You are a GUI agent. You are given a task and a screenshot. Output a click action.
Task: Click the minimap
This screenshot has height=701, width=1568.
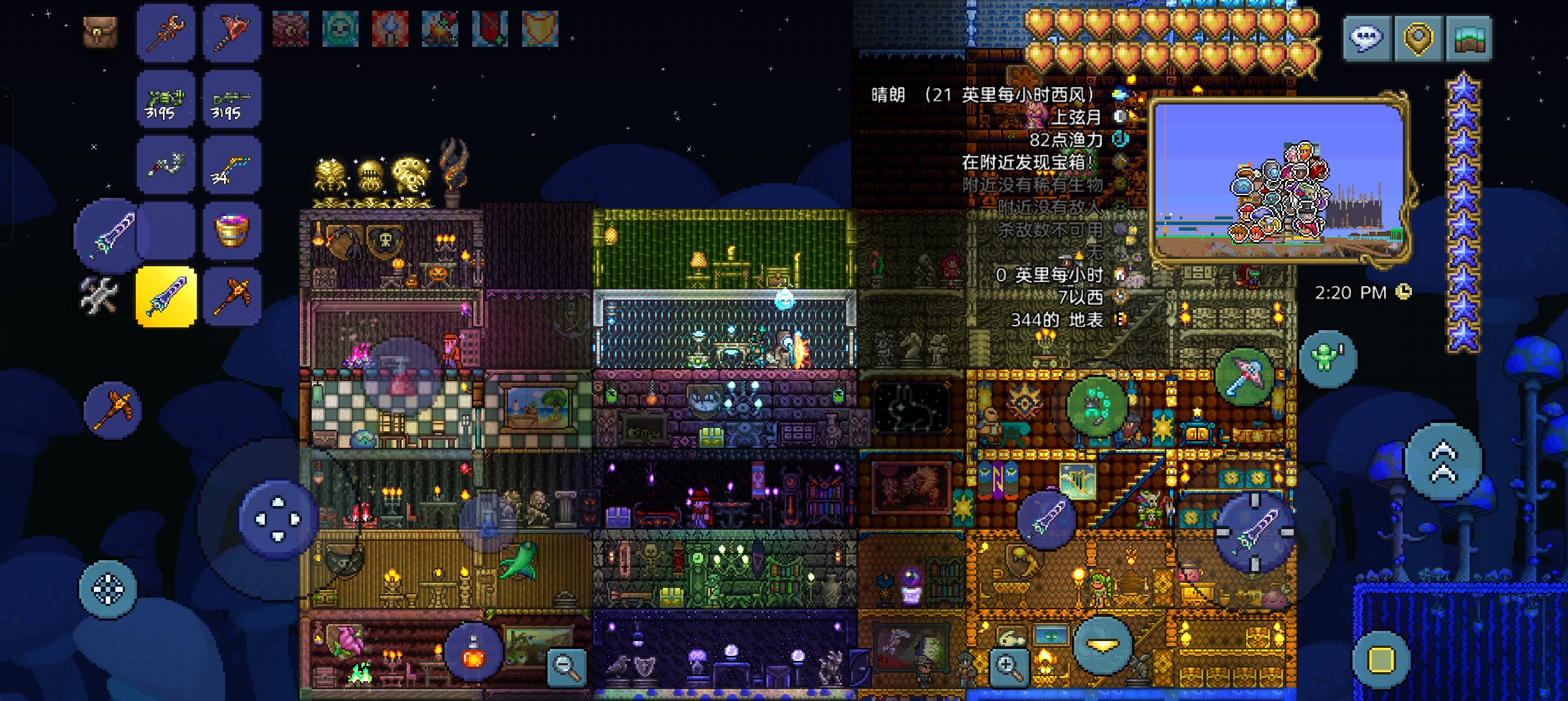tap(1279, 181)
